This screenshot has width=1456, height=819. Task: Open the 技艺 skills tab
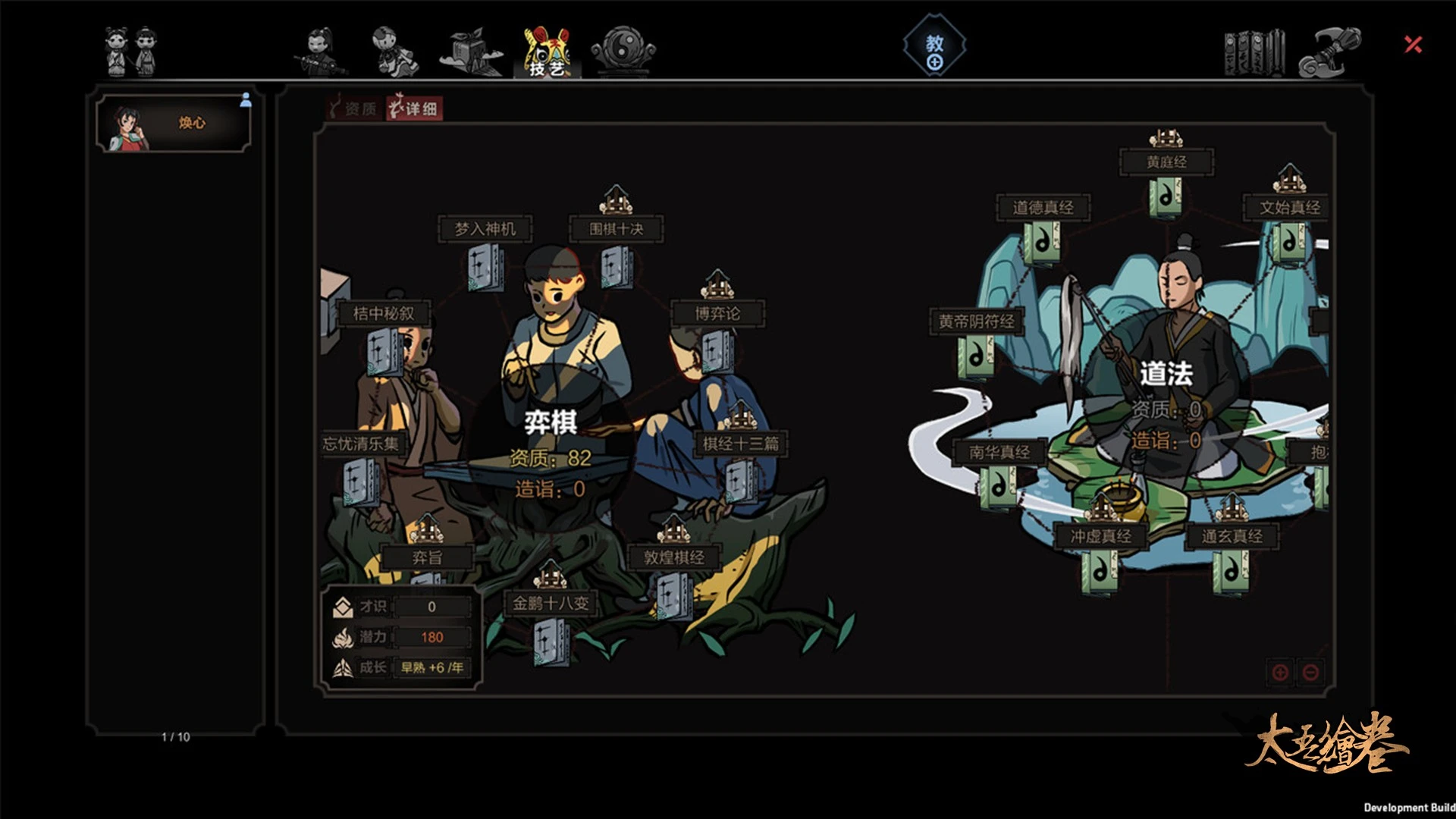(x=547, y=52)
